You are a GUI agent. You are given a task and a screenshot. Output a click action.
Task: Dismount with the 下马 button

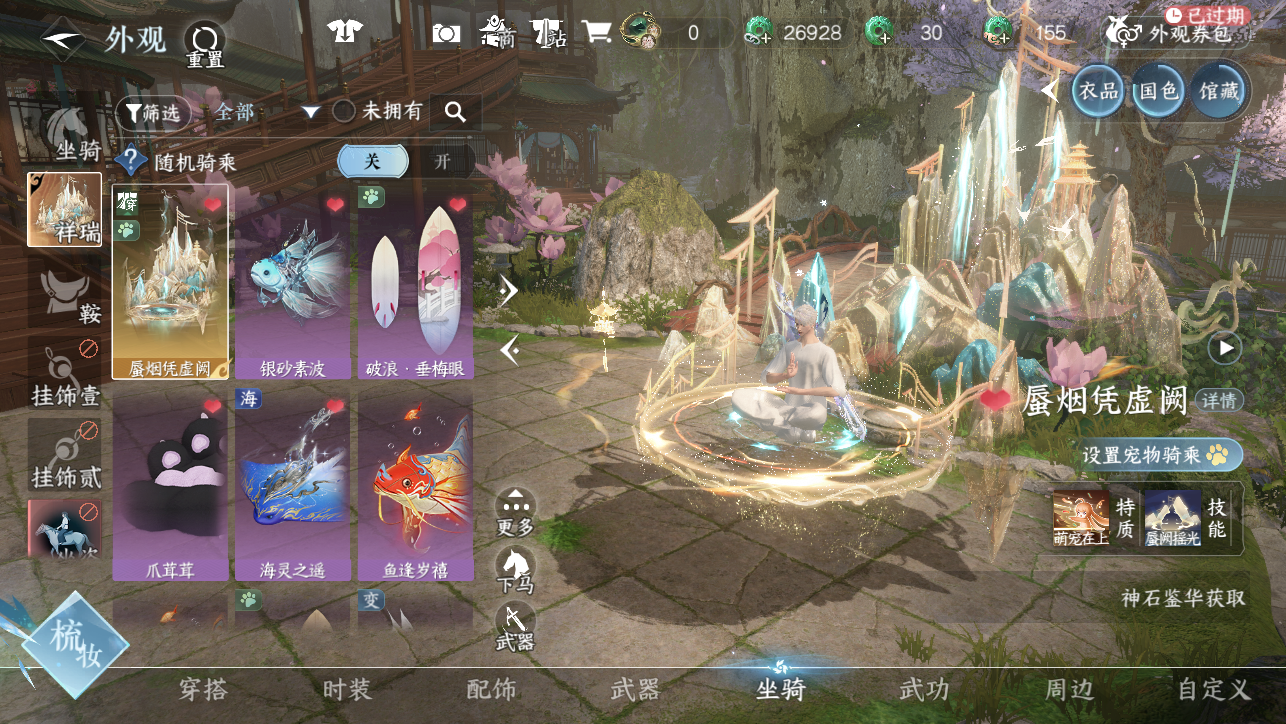515,570
